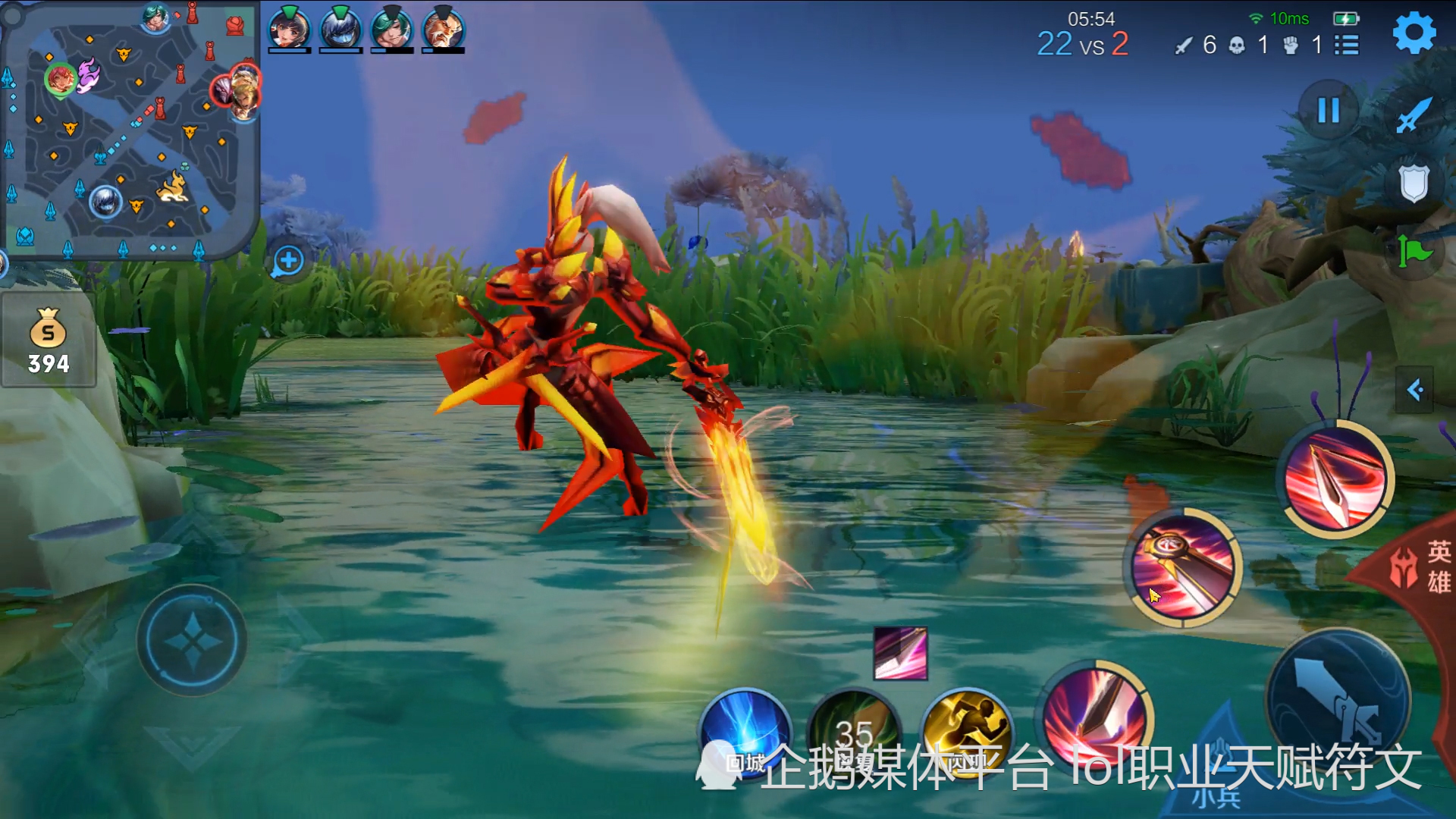Image resolution: width=1456 pixels, height=819 pixels.
Task: Cast the lower red sword skill
Action: coord(1096,717)
